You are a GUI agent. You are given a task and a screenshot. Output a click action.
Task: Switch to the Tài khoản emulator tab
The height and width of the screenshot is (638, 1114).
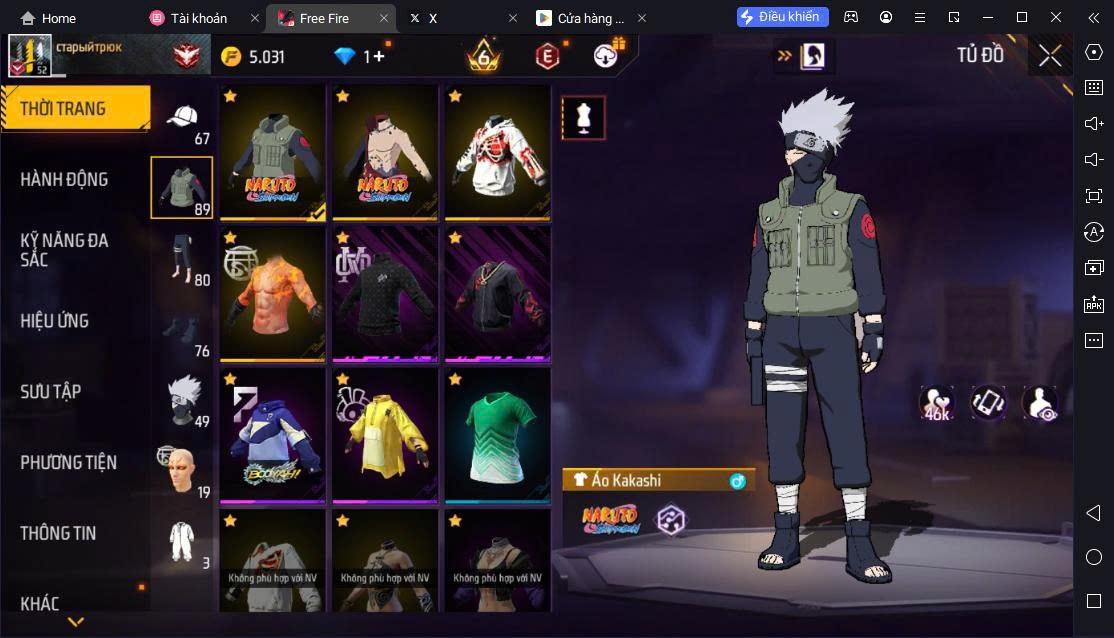click(200, 18)
